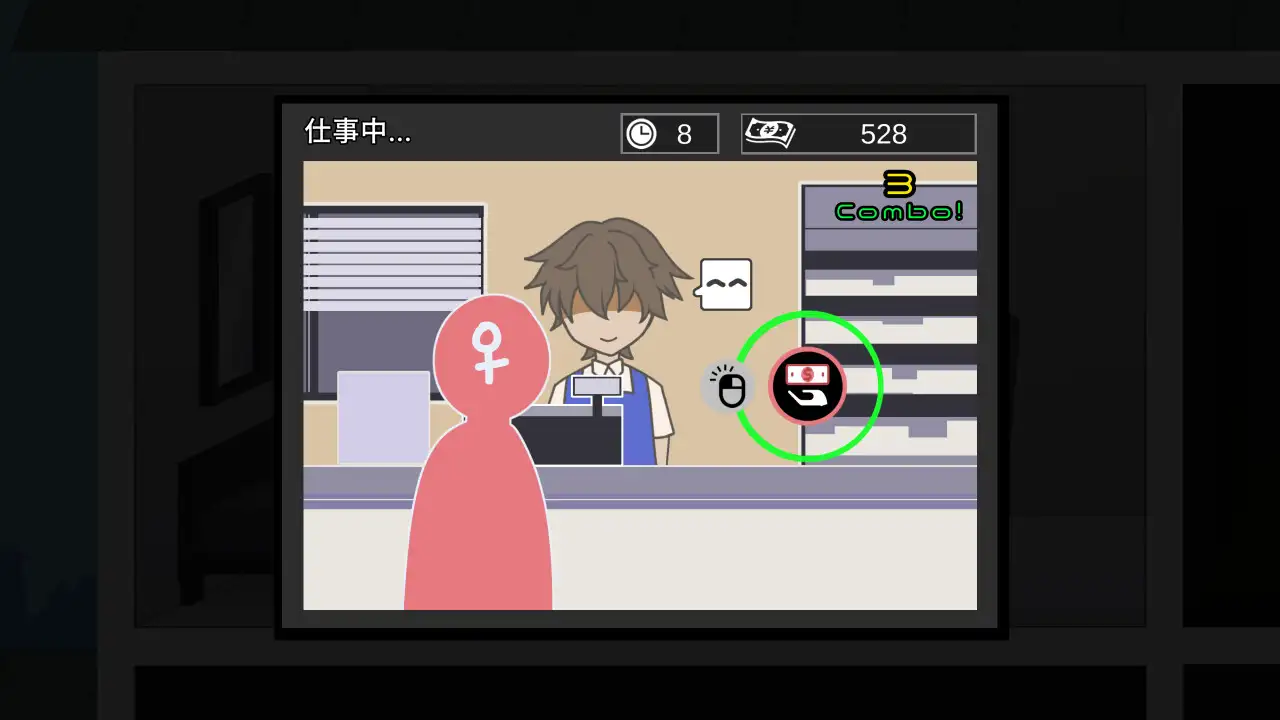This screenshot has height=720, width=1280.
Task: Click the timer value showing 8
Action: tap(684, 134)
